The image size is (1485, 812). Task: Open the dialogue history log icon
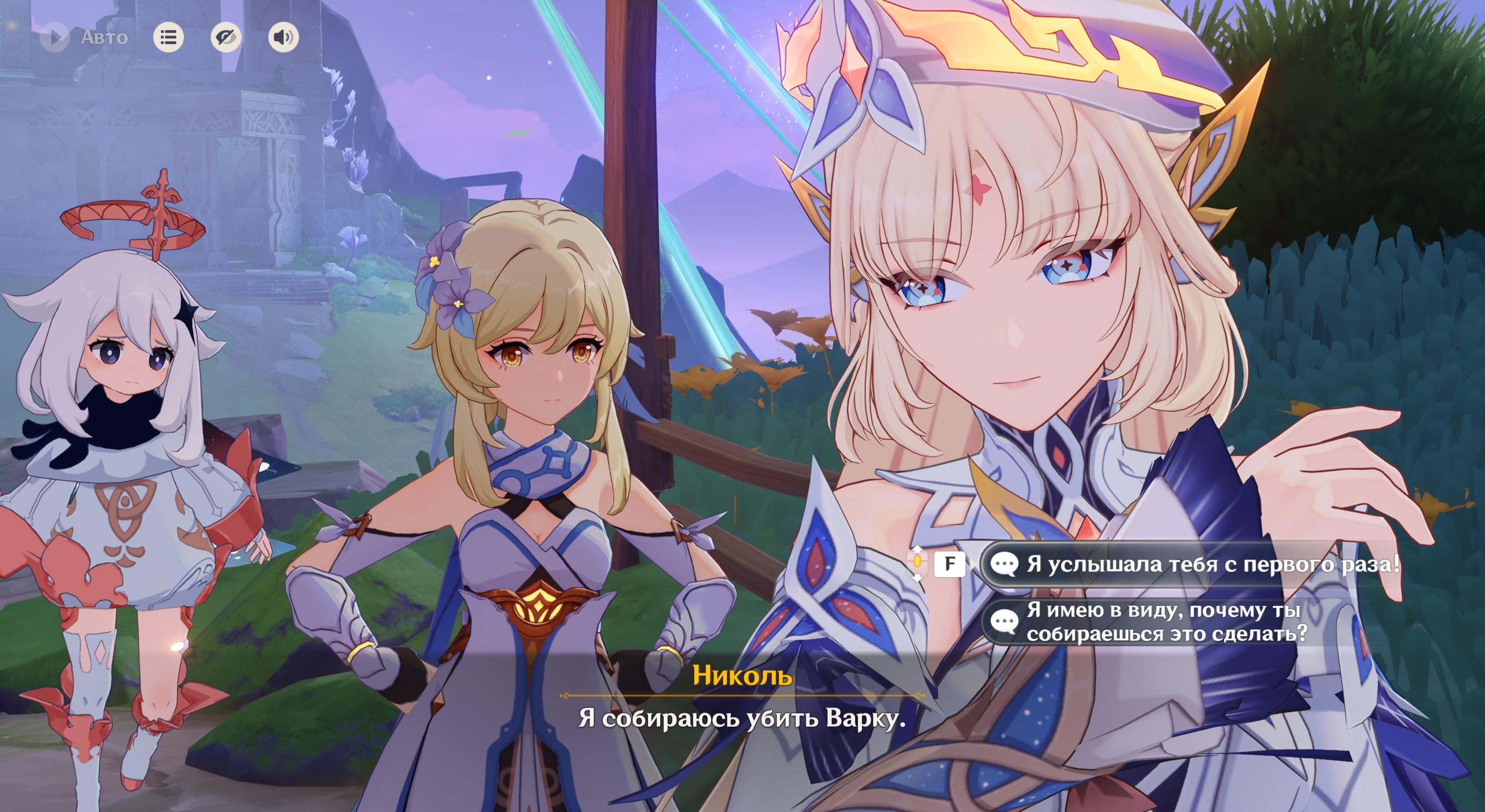click(168, 38)
